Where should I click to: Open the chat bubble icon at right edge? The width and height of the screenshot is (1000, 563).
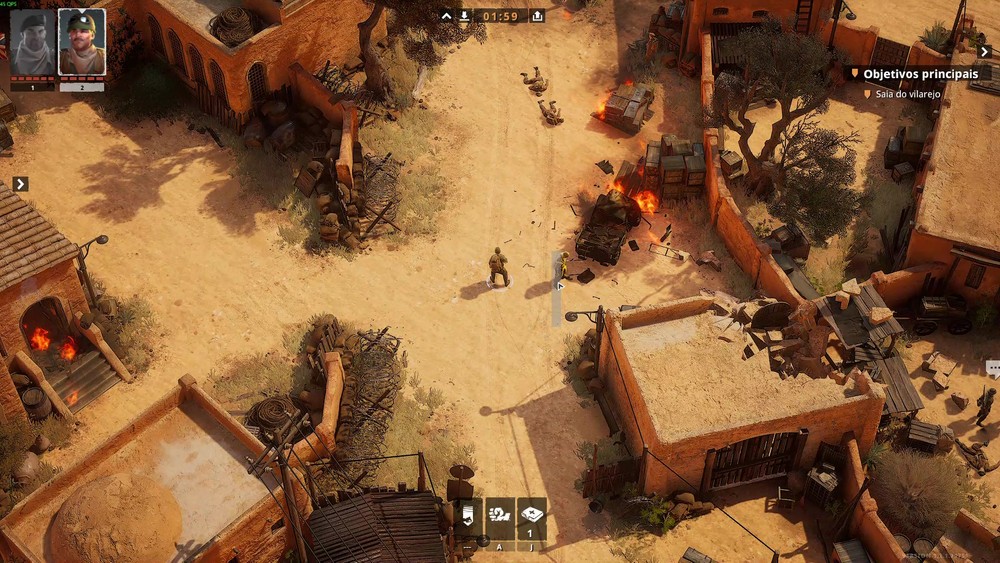pos(993,368)
